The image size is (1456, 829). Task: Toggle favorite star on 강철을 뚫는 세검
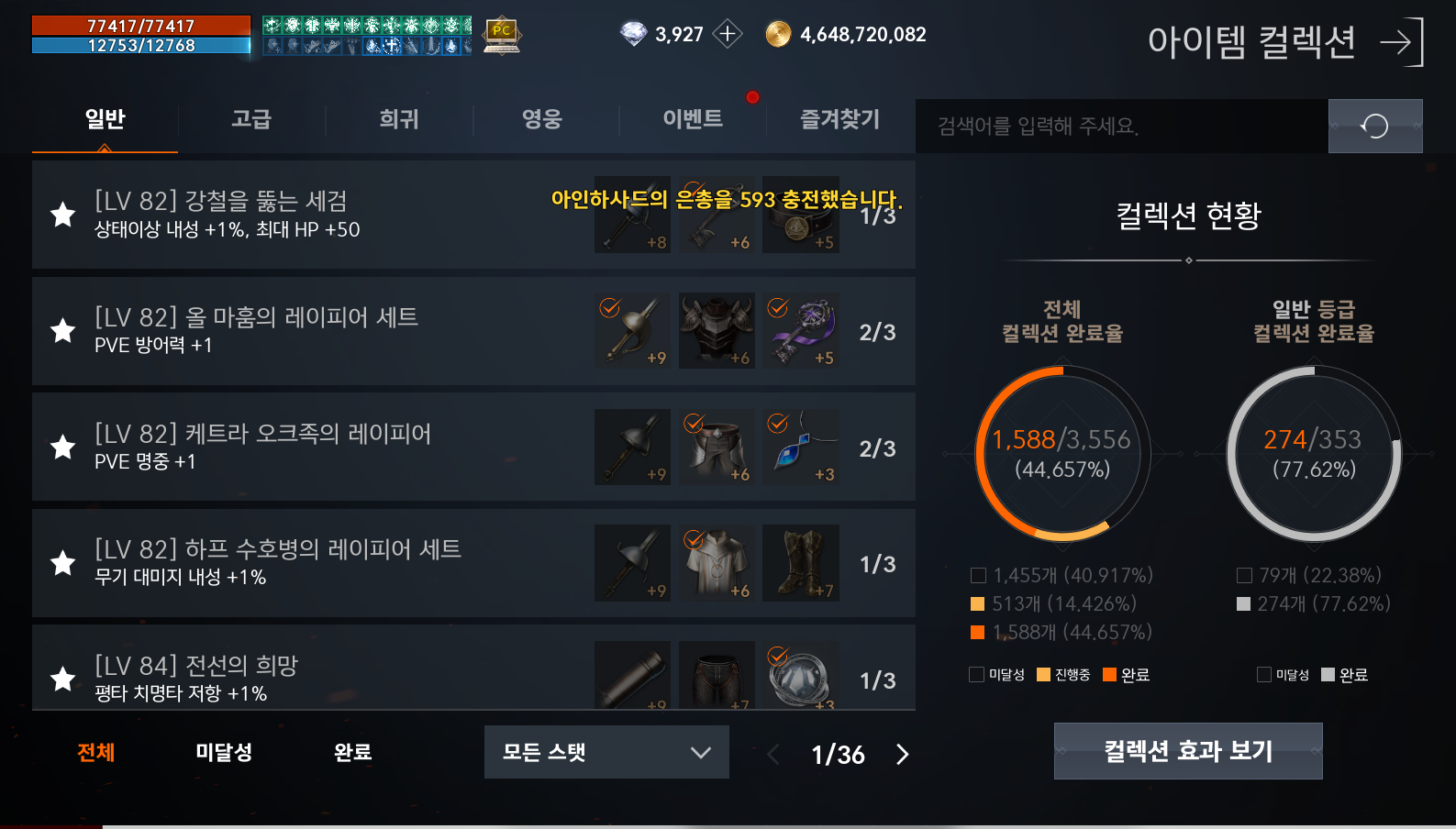pyautogui.click(x=62, y=214)
